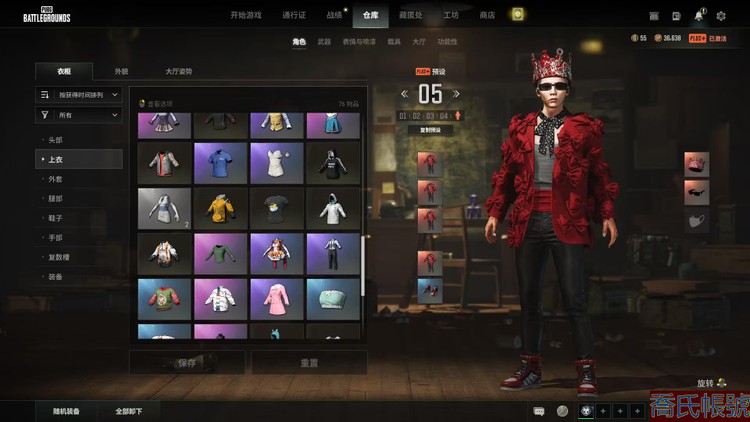
Task: Select the yellow hooded jacket item
Action: (x=219, y=208)
